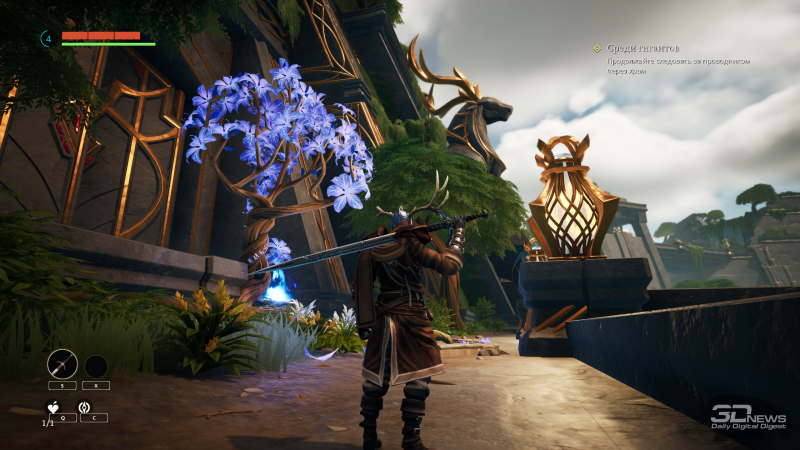Use the apple healing item icon
This screenshot has height=450, width=800.
click(x=54, y=407)
